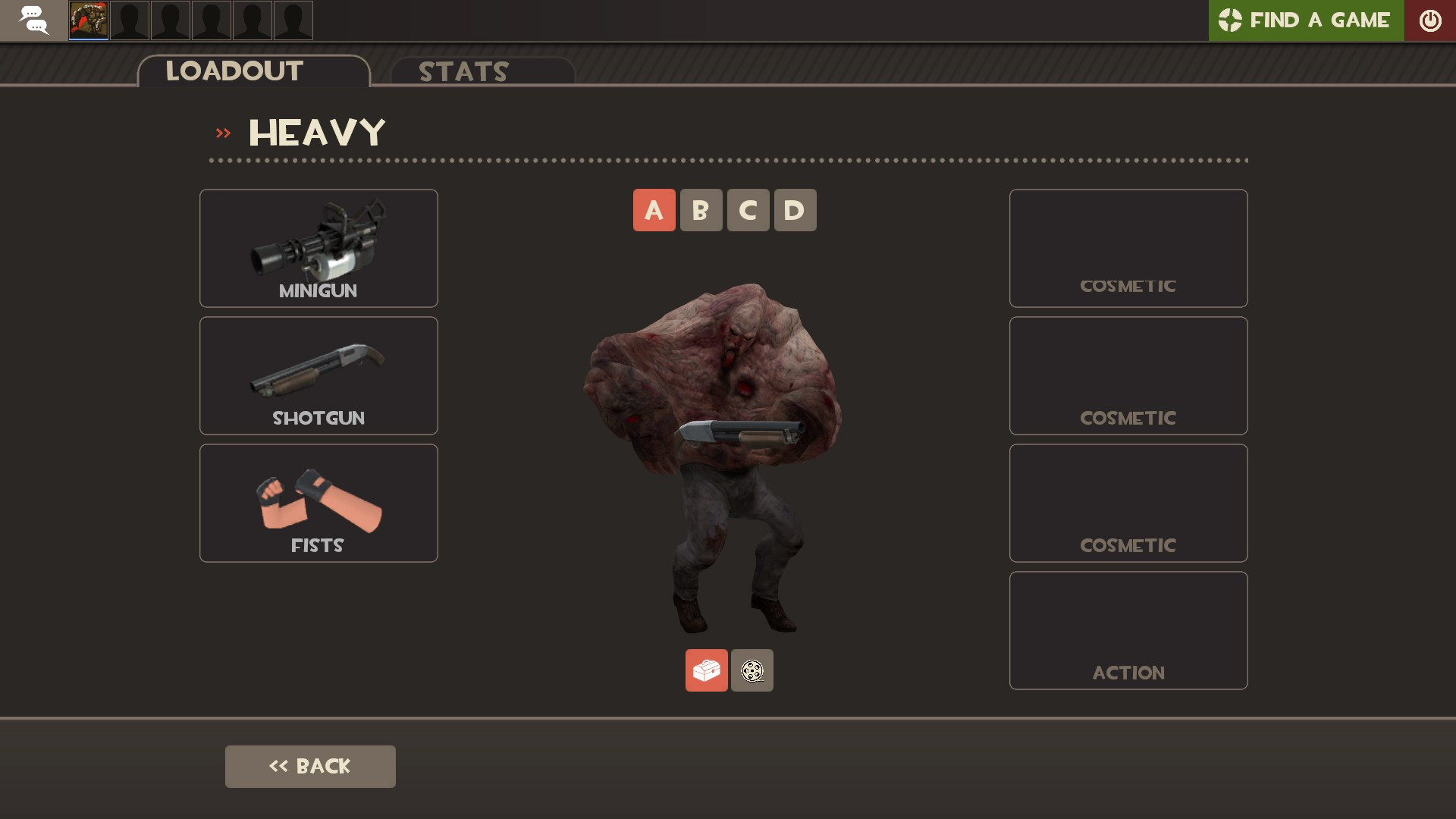Switch to the STATS tab
The height and width of the screenshot is (819, 1456).
(463, 72)
